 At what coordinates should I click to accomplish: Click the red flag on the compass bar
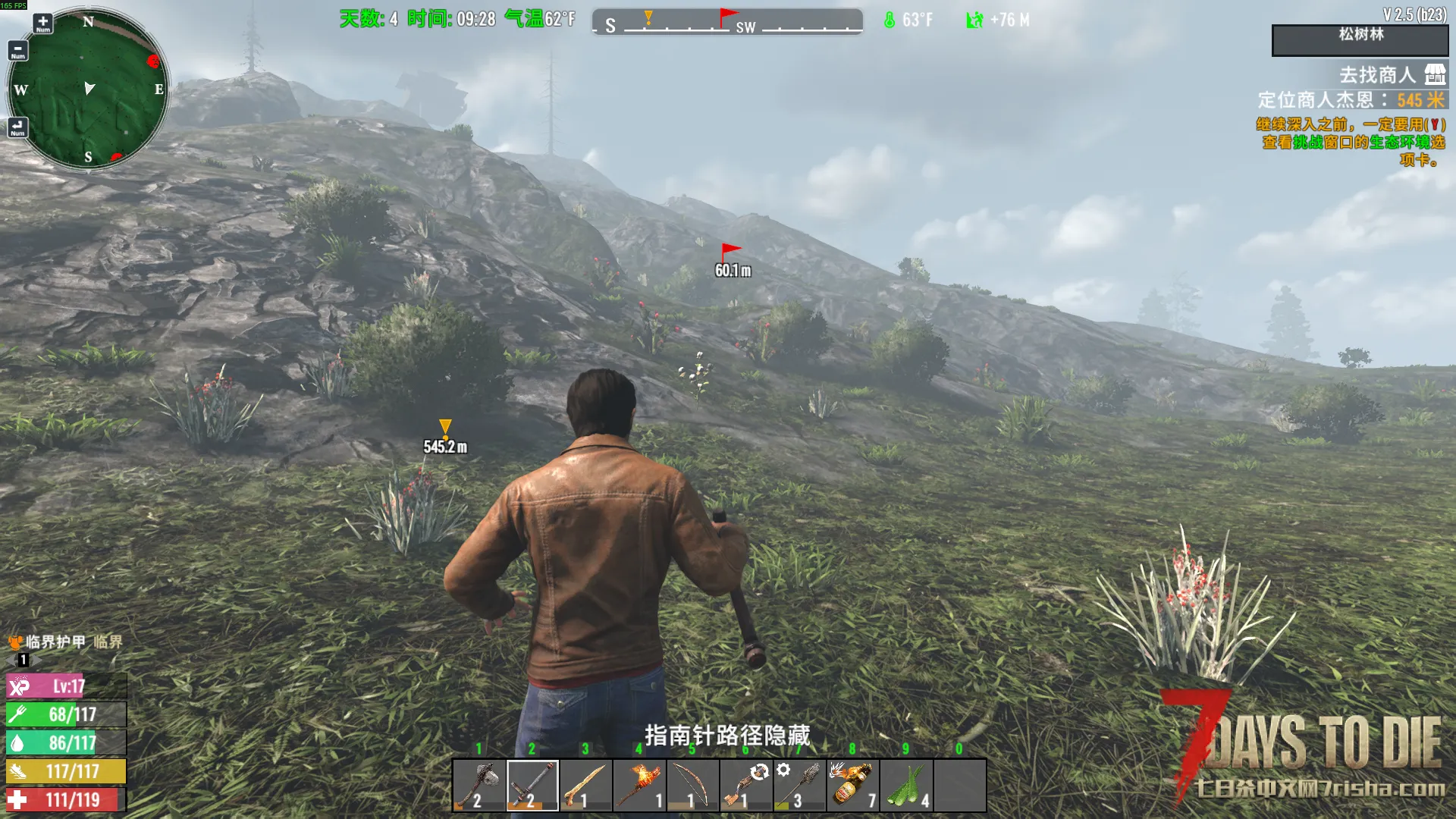727,16
